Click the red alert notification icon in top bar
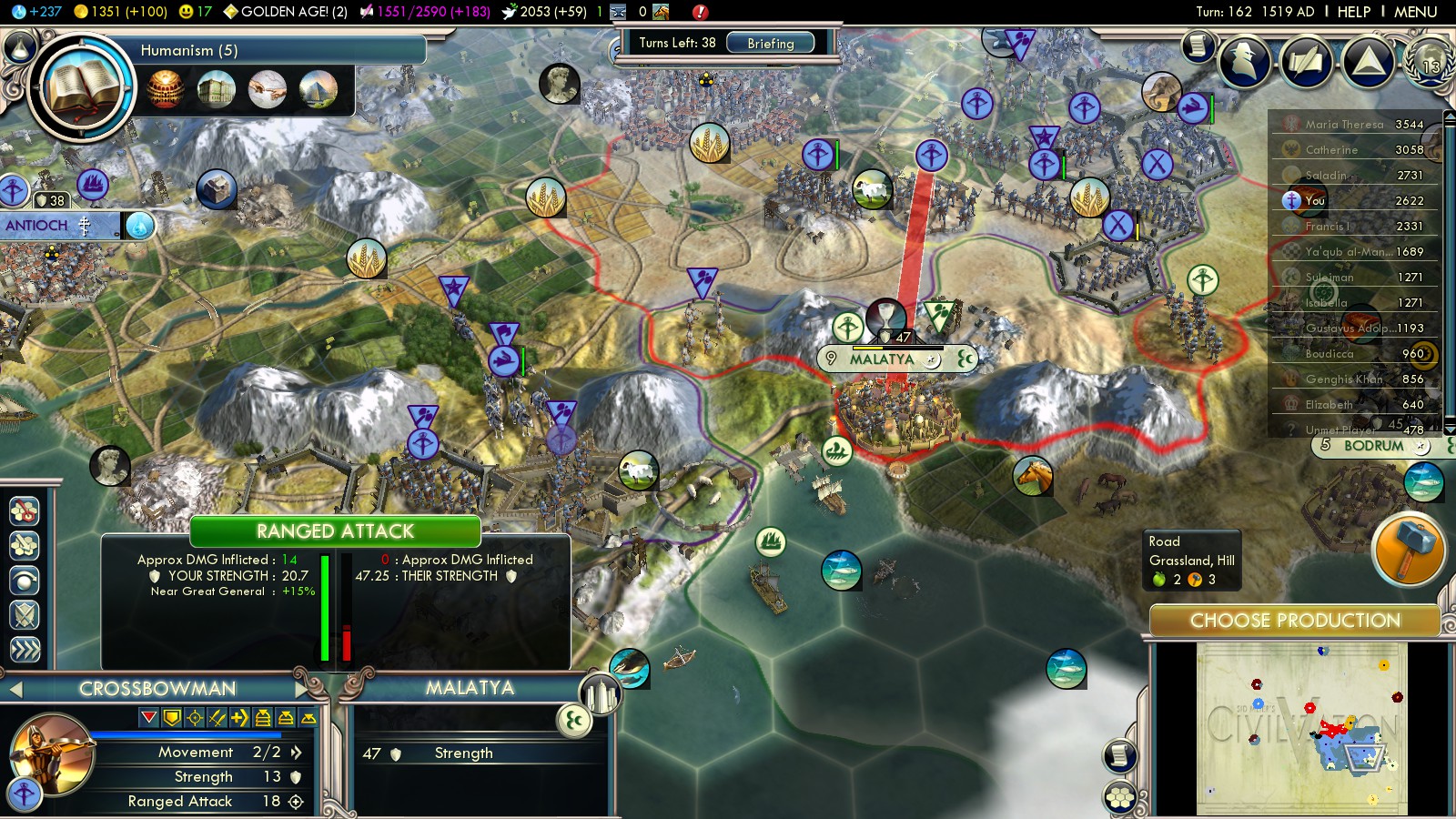The height and width of the screenshot is (819, 1456). (699, 12)
